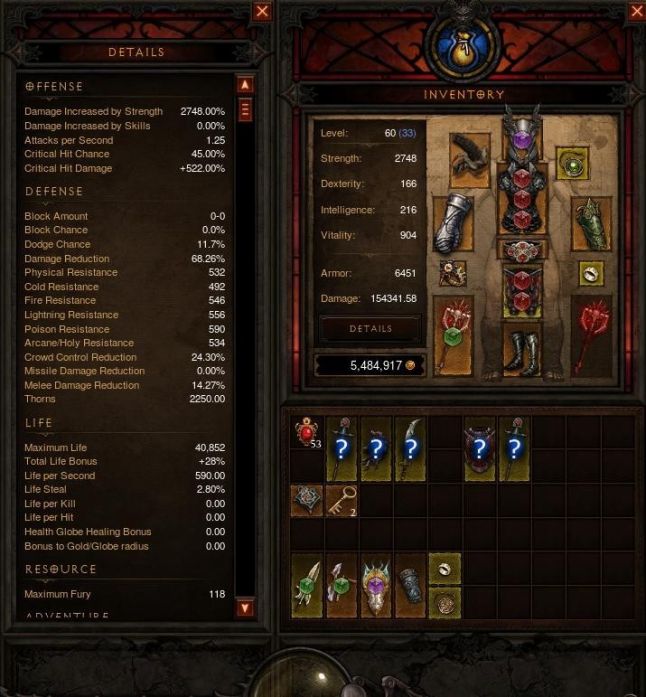Select the equipped pants slot

[x=521, y=291]
